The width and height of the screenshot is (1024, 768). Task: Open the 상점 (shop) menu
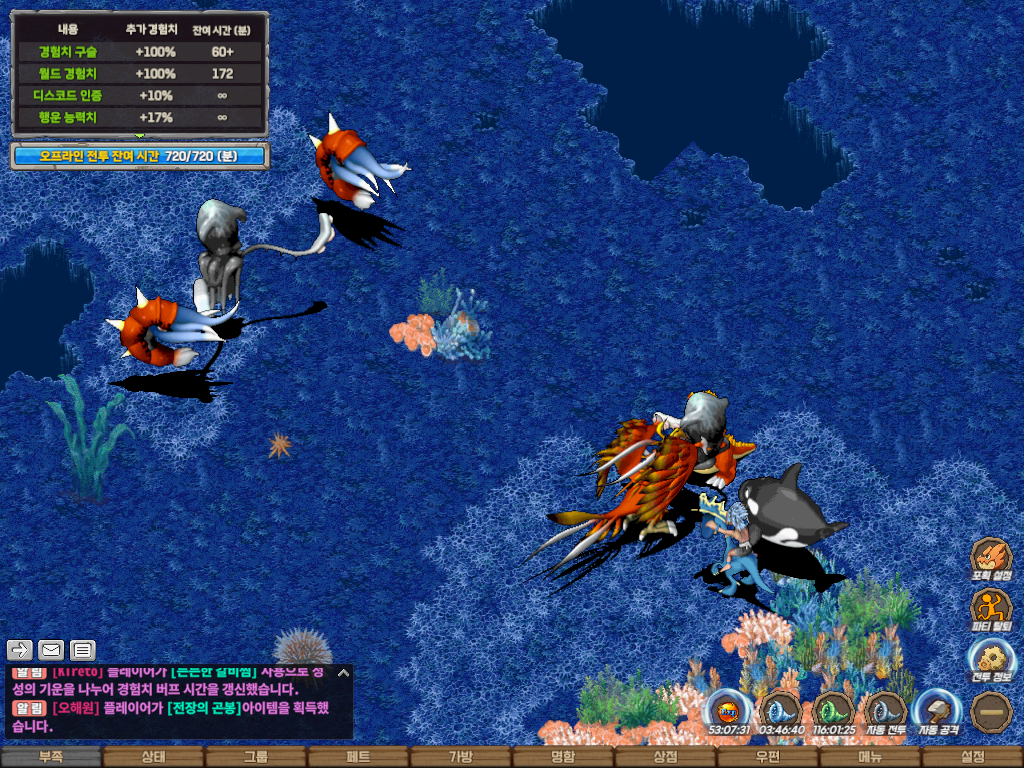(x=665, y=757)
